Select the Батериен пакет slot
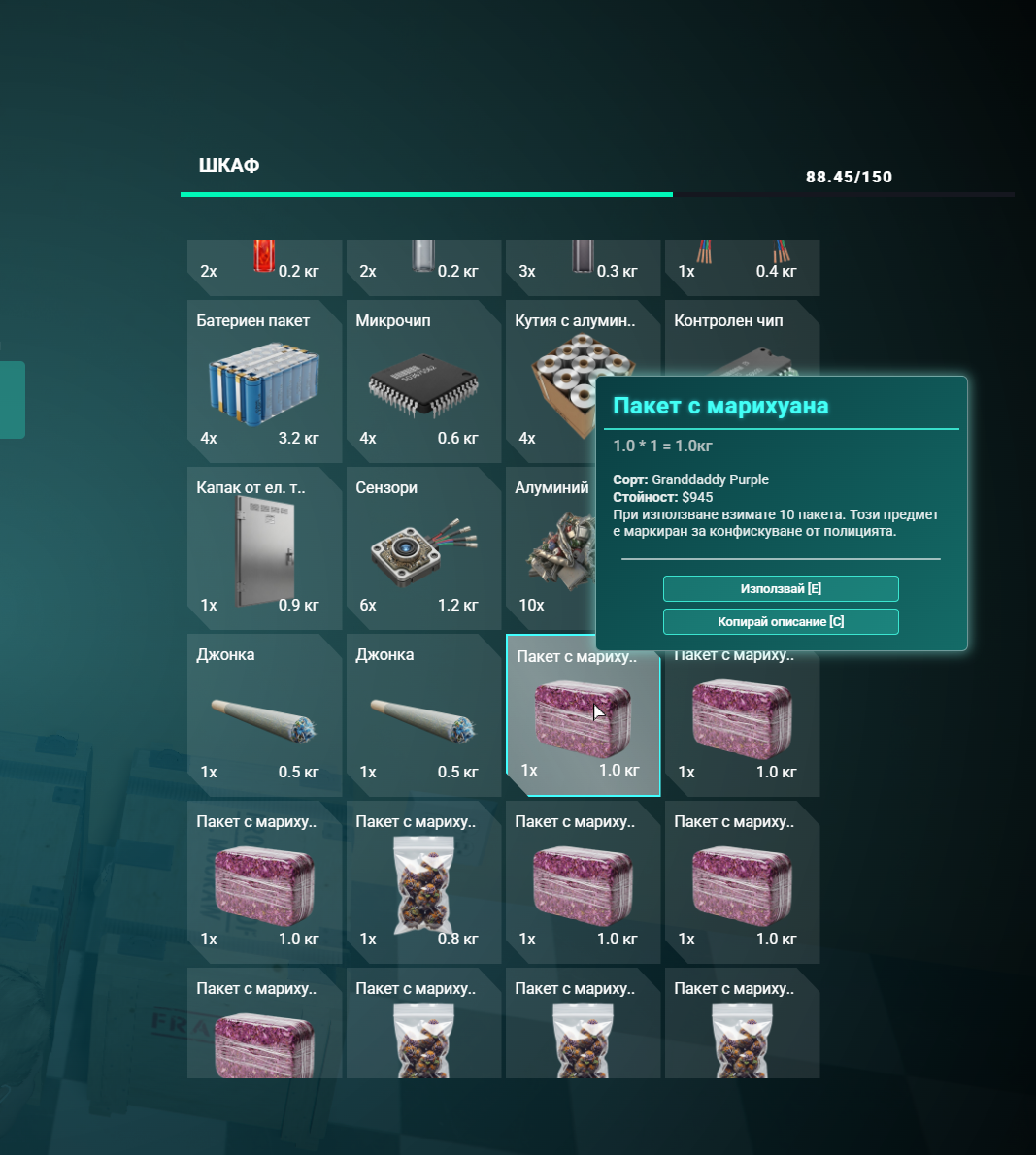 (264, 381)
